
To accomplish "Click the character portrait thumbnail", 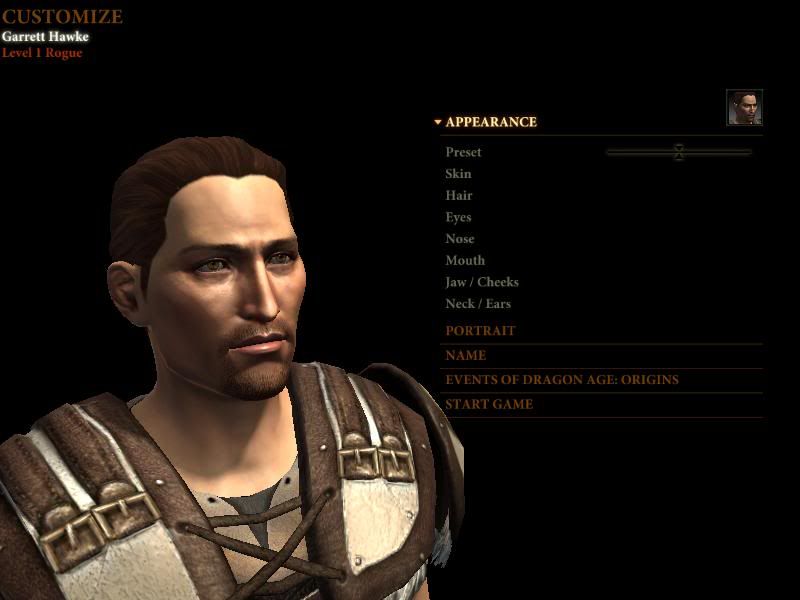I will 744,108.
